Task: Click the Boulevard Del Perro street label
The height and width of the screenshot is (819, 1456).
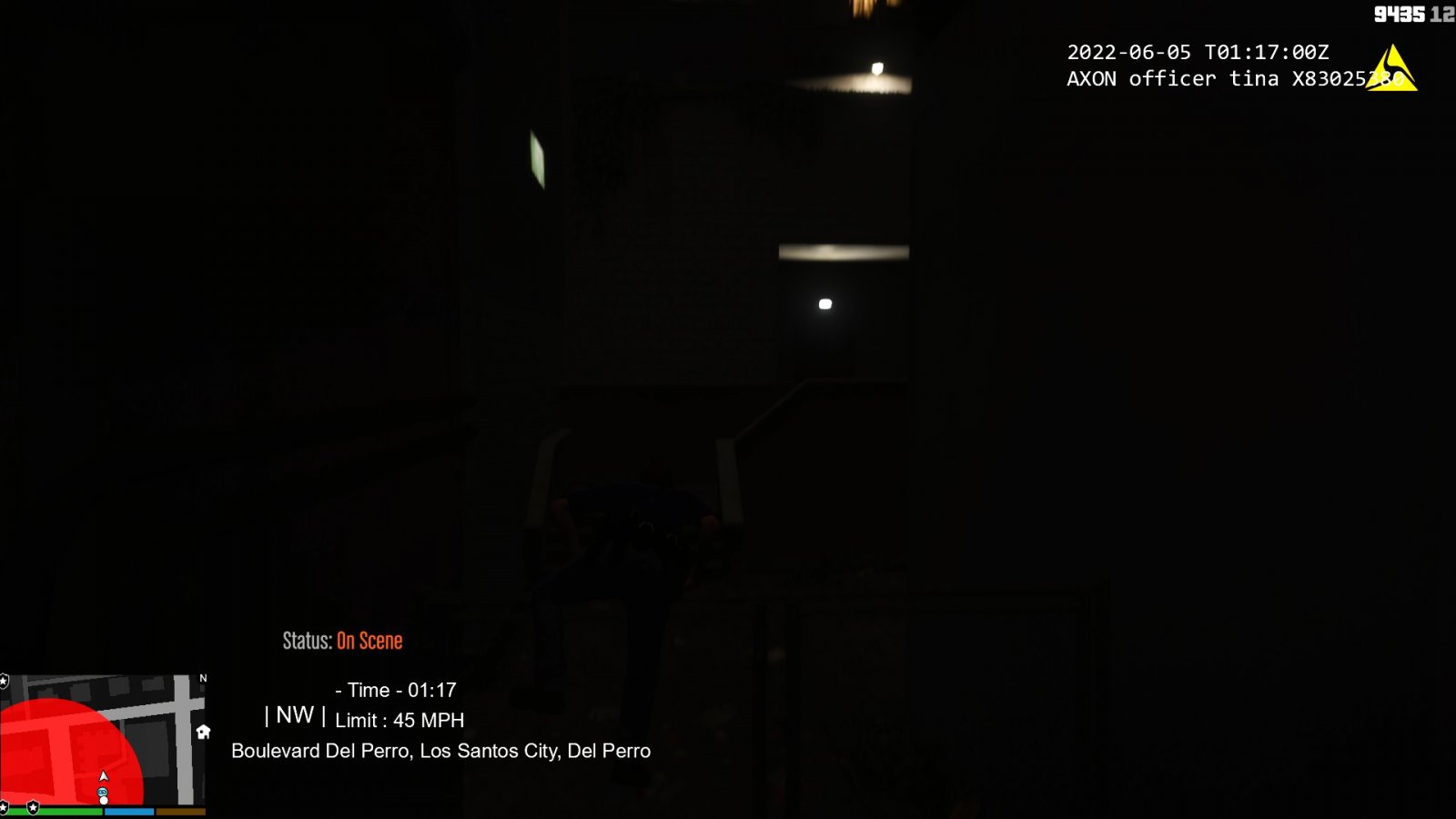Action: click(441, 751)
